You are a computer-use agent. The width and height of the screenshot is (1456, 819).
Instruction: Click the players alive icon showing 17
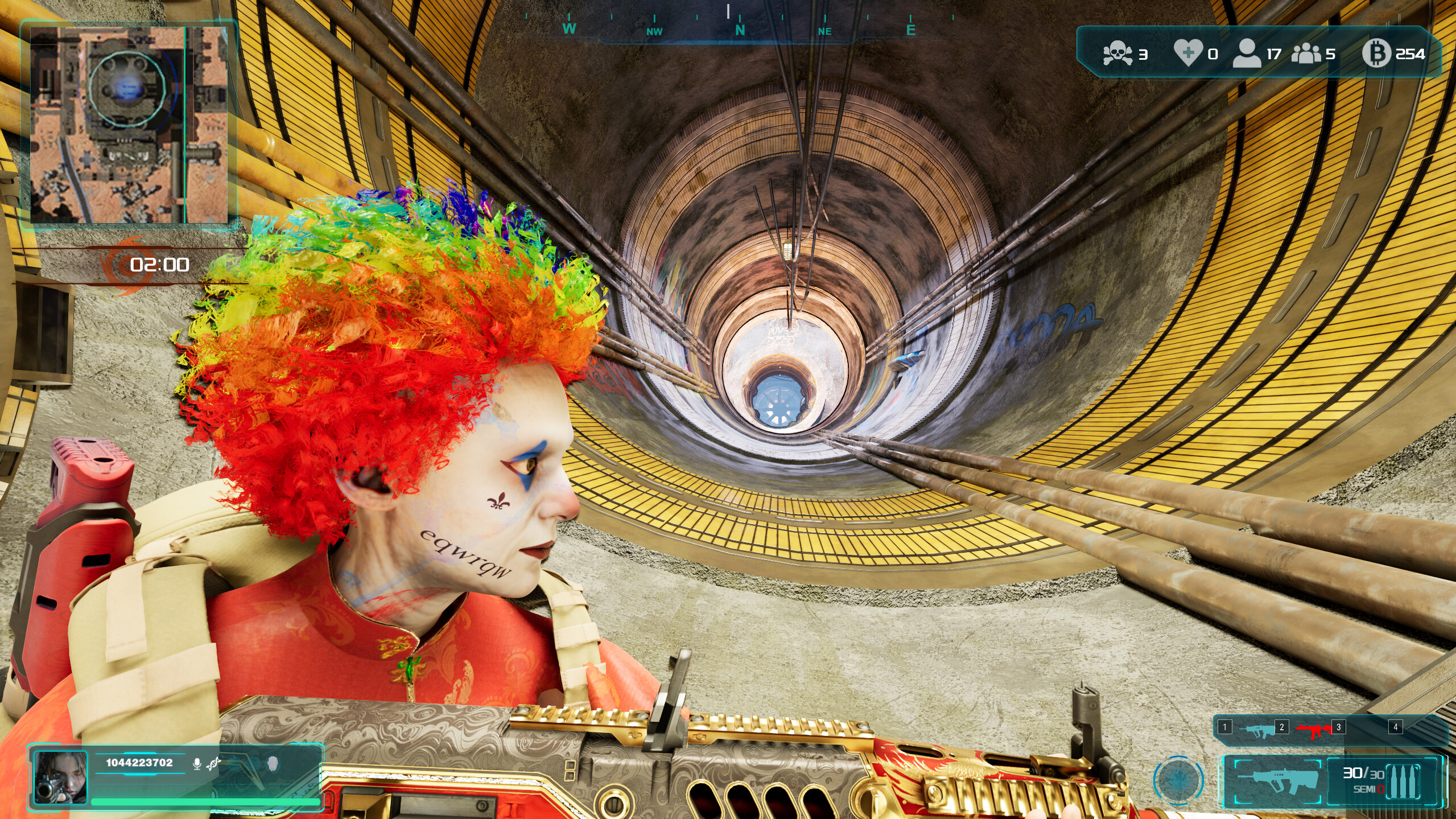tap(1247, 54)
